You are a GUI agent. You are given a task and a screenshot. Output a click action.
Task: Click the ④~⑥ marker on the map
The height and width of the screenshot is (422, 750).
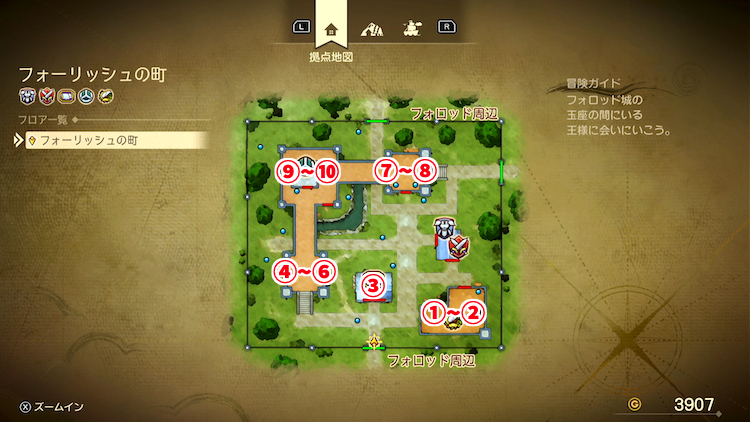point(304,270)
